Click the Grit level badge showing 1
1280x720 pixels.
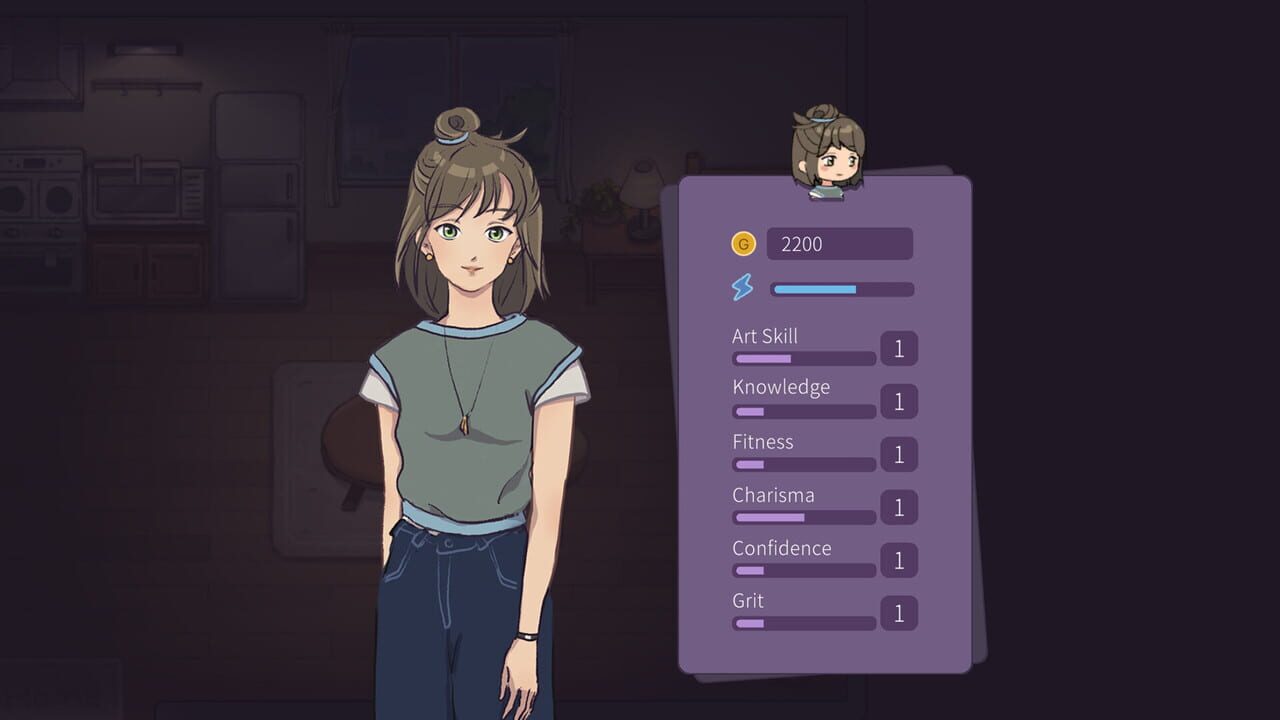tap(898, 615)
